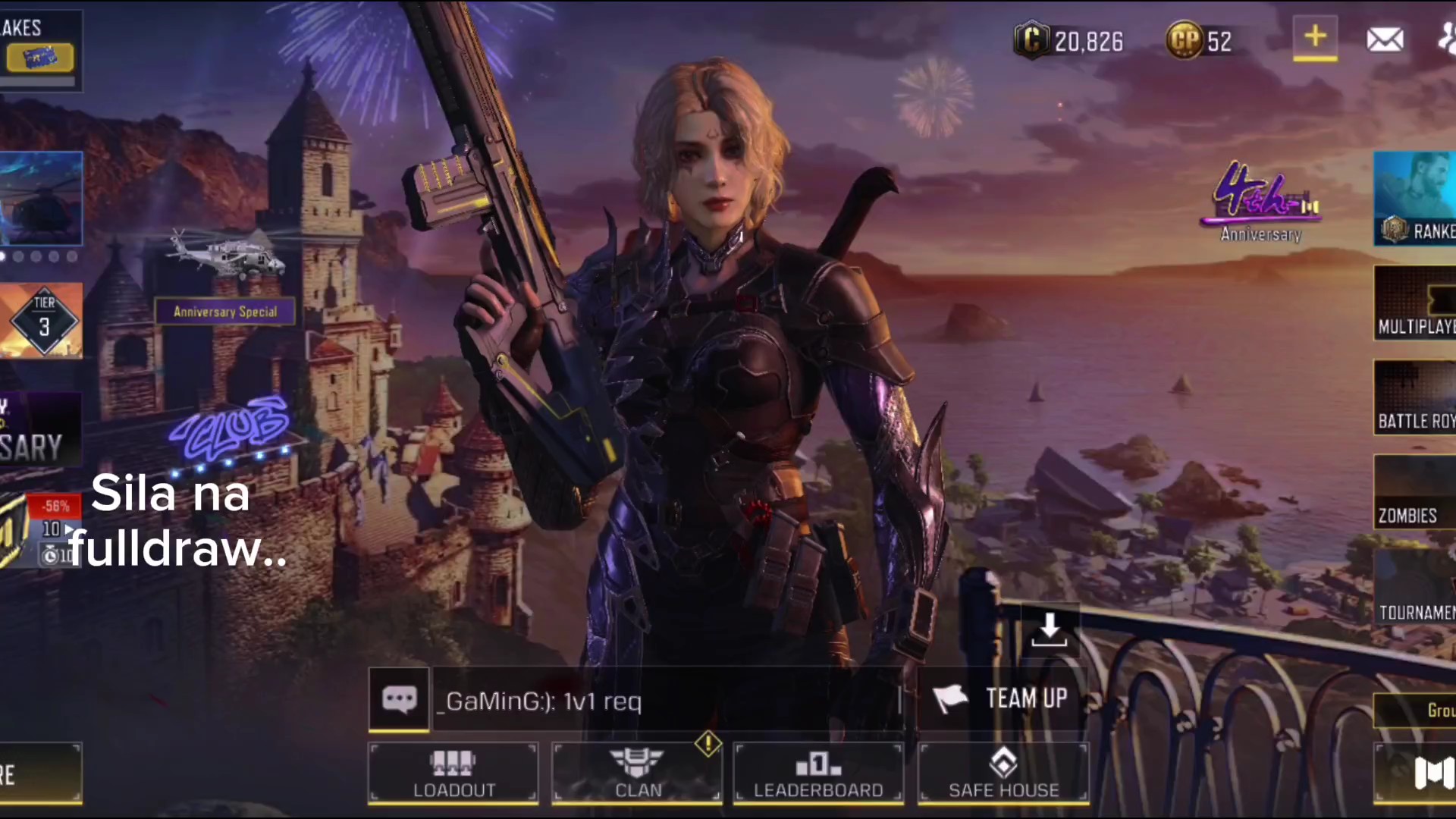Open the Clan screen
Image resolution: width=1456 pixels, height=819 pixels.
[x=637, y=772]
